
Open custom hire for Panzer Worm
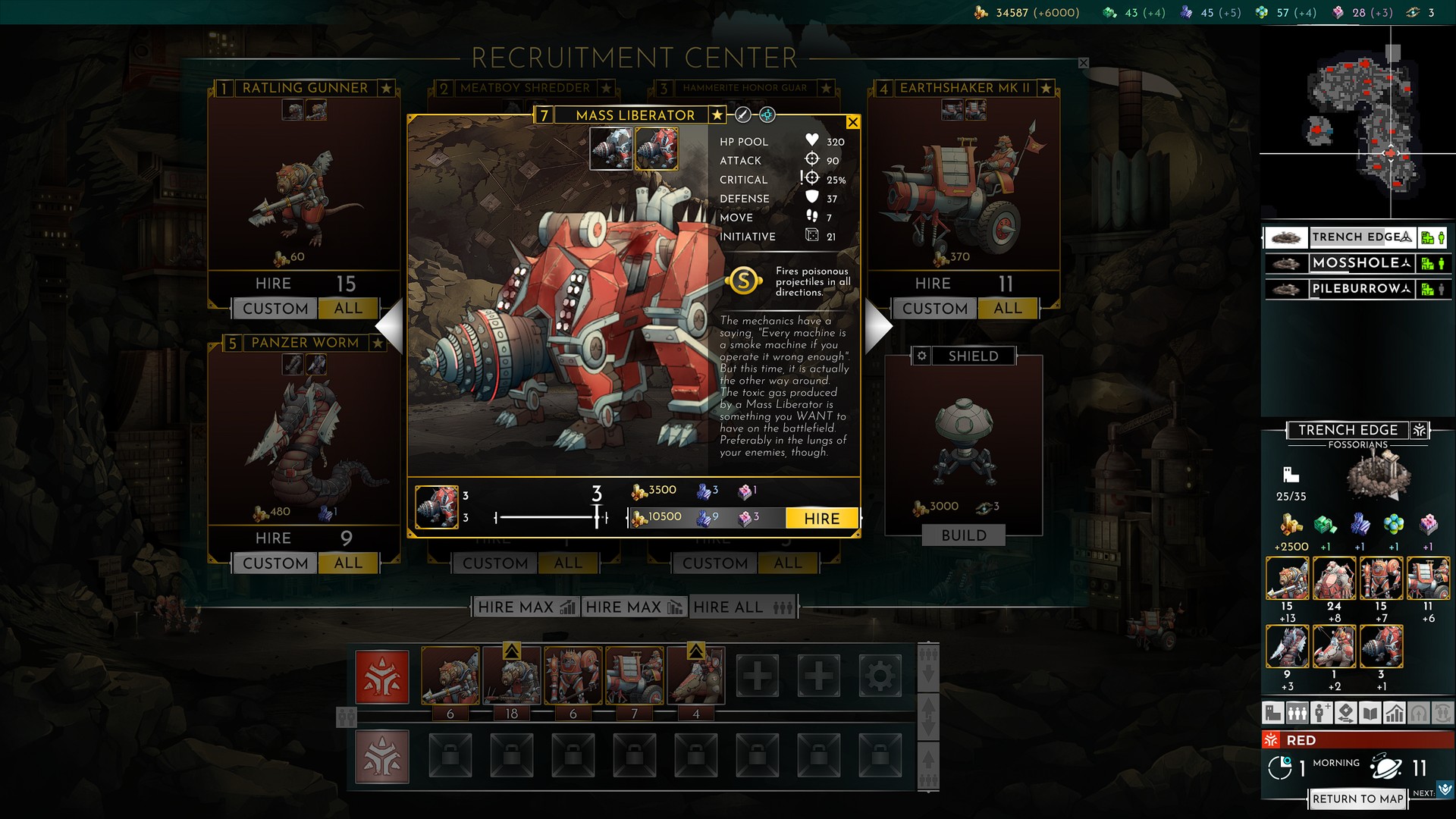275,563
